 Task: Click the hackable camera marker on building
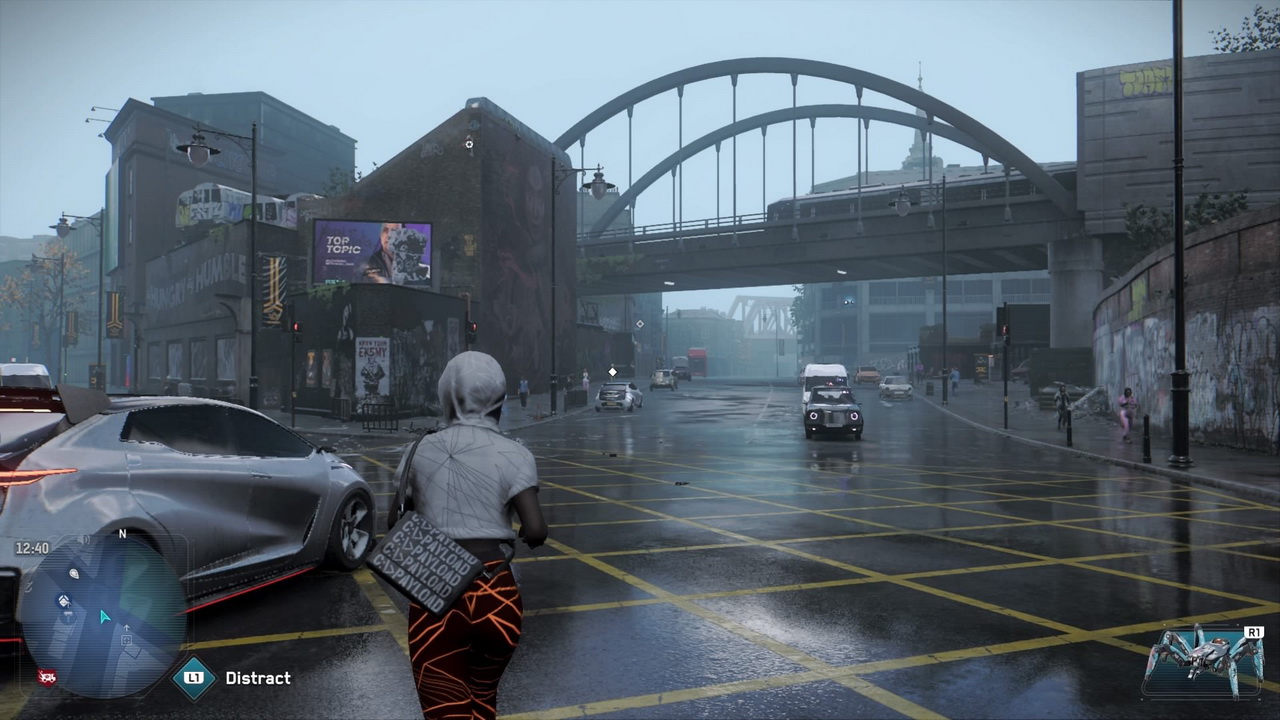tap(469, 144)
